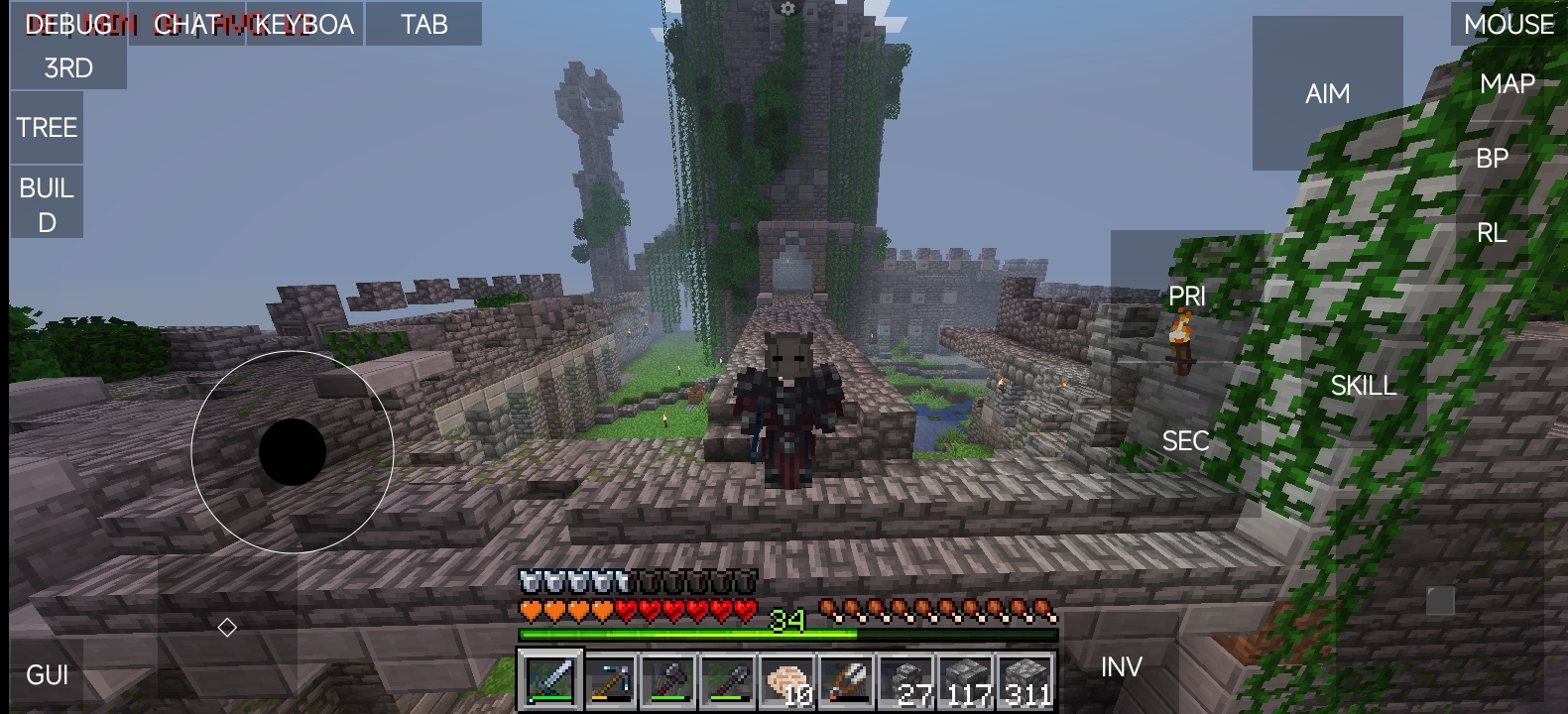Tap the AIM button
The height and width of the screenshot is (714, 1568).
point(1327,93)
